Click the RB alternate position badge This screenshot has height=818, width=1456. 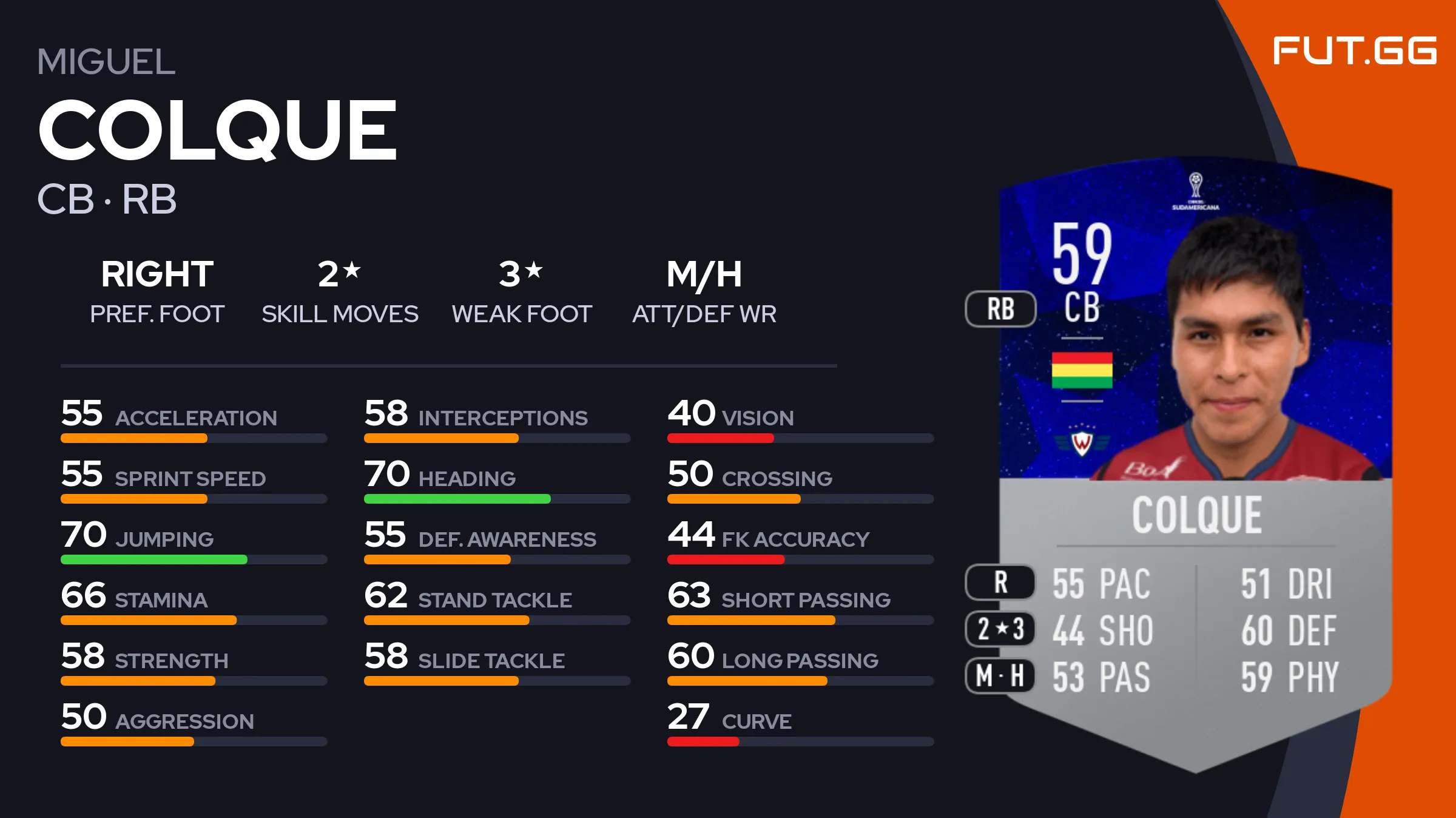[1000, 309]
